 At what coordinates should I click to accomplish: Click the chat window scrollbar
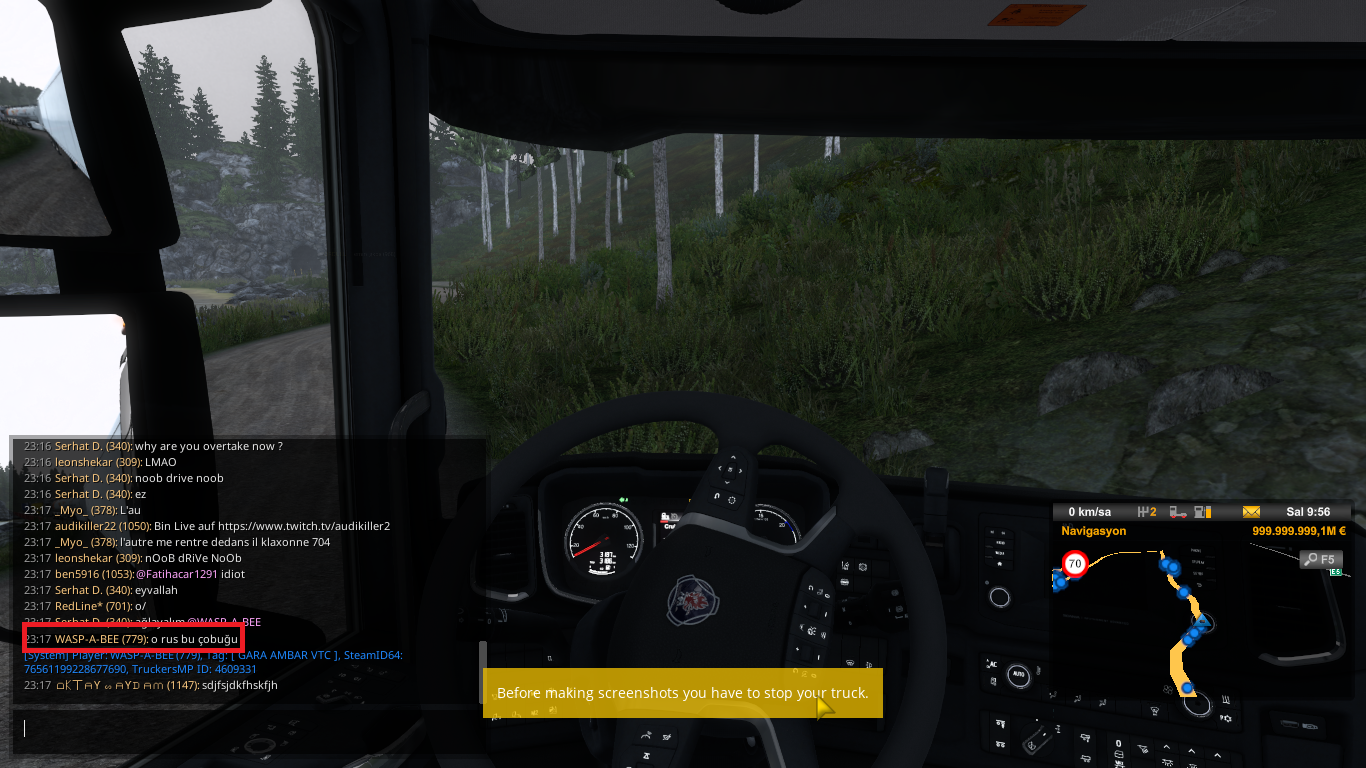pos(483,657)
